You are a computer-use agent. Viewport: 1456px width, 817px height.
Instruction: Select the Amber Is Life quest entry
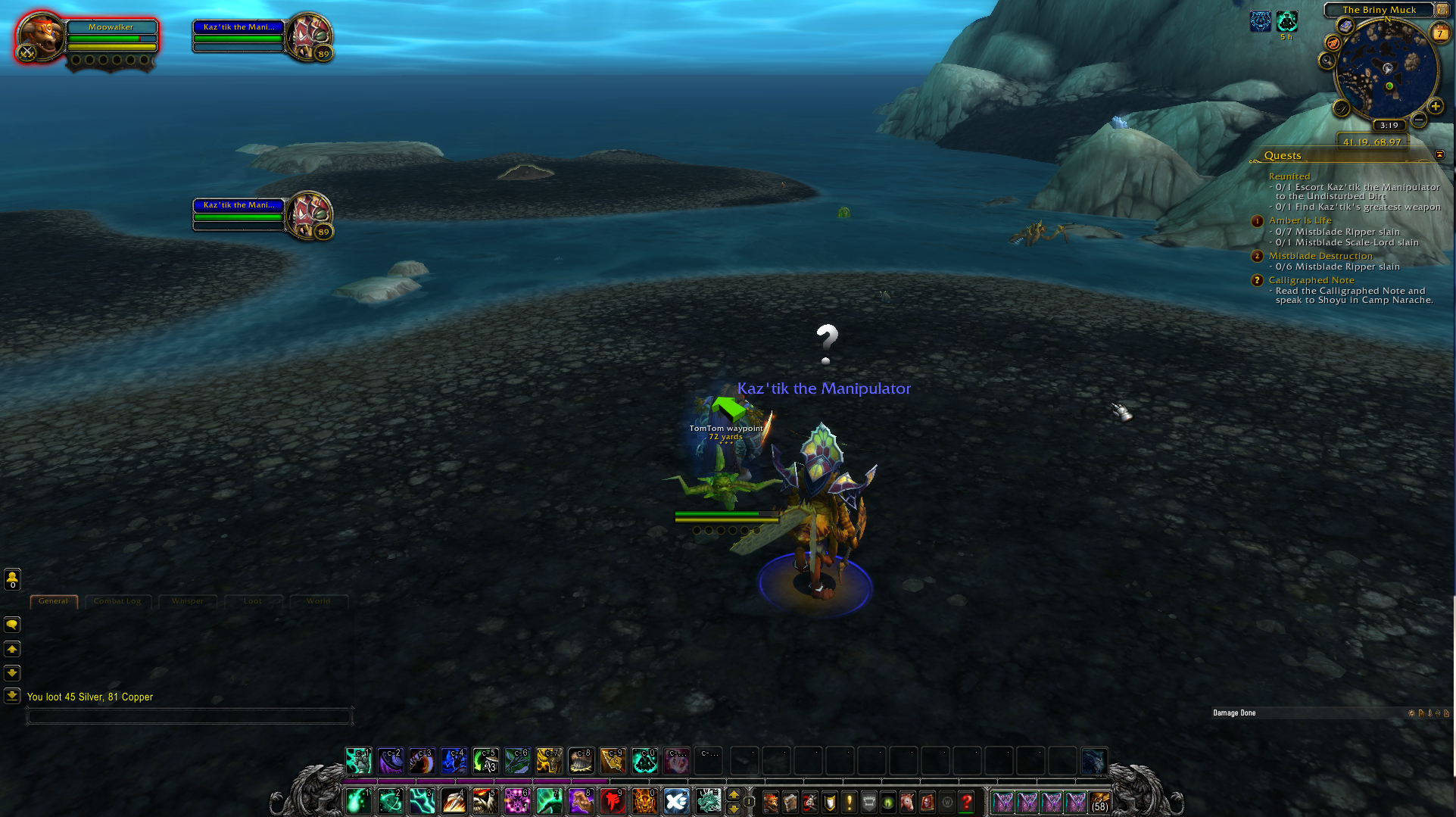click(1300, 220)
